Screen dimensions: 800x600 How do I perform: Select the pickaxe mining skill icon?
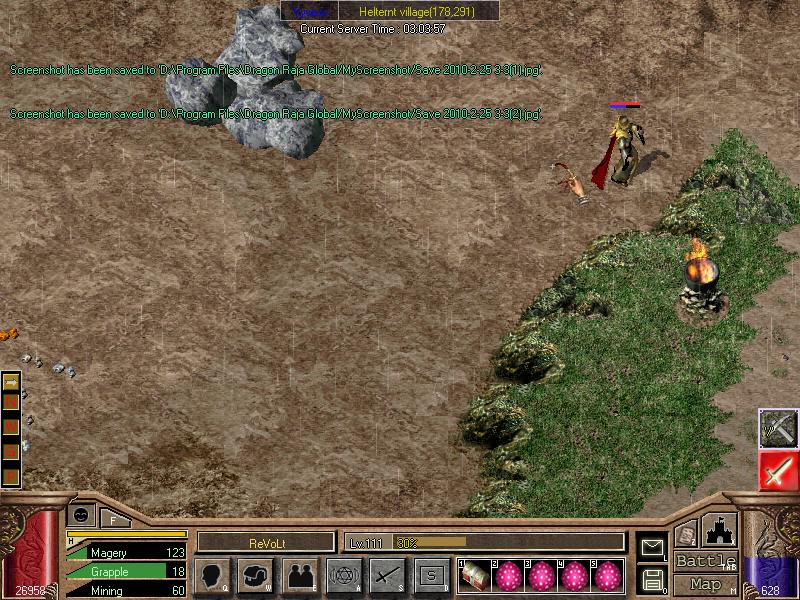(x=777, y=428)
